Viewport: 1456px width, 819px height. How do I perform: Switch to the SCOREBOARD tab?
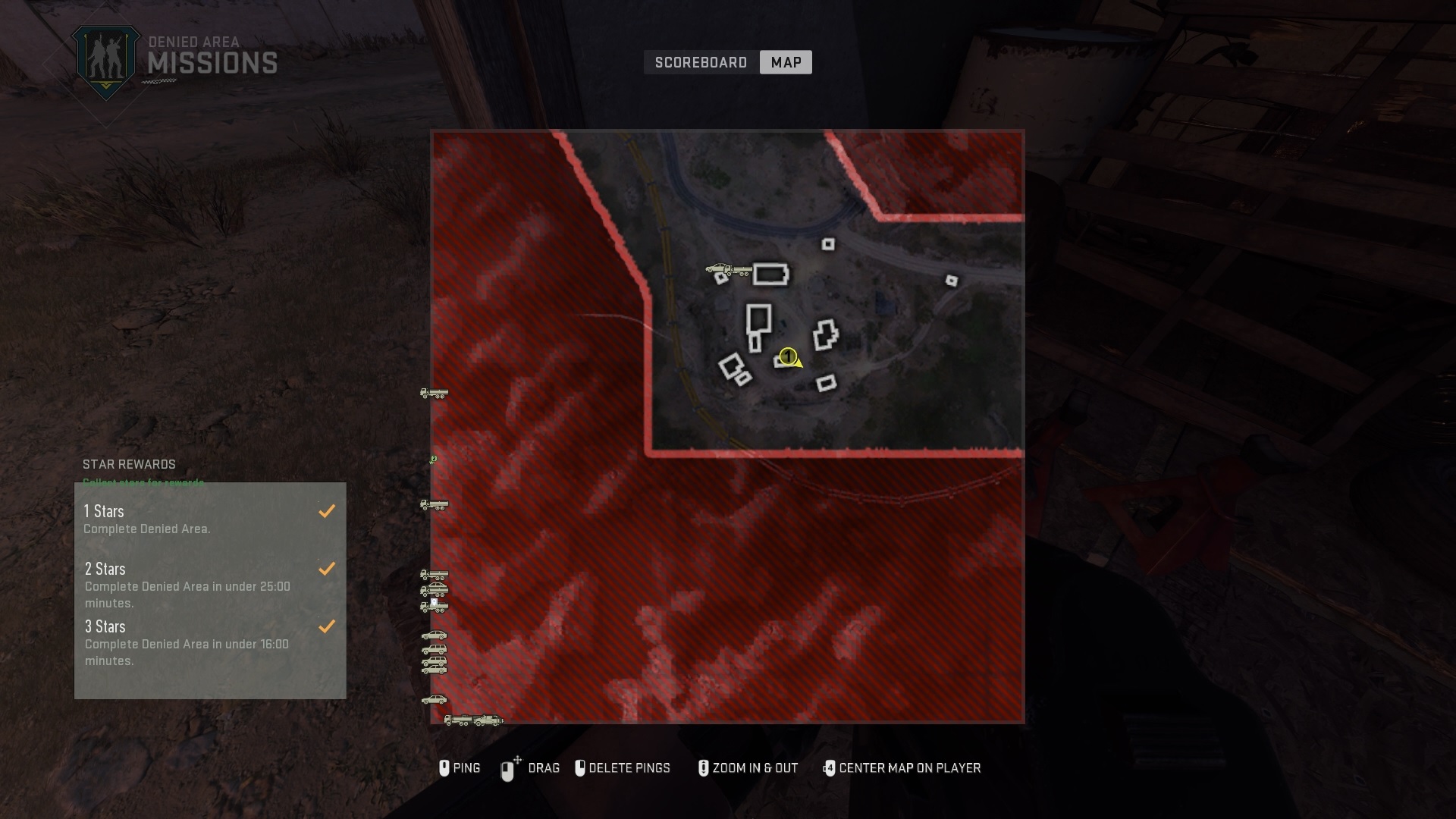pos(700,62)
